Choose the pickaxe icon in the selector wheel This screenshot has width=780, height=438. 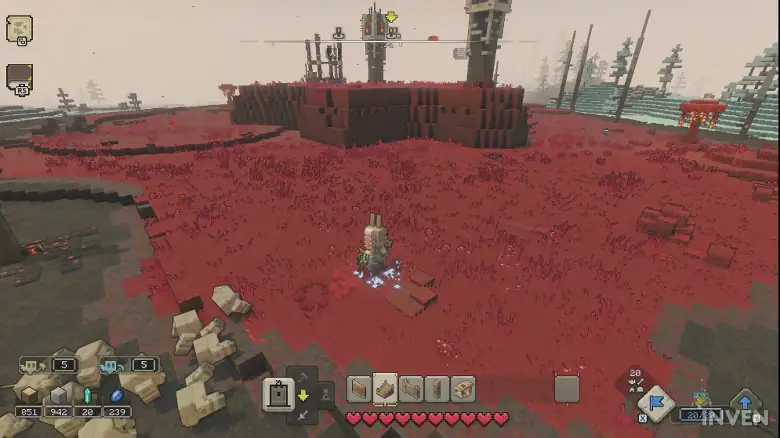[x=302, y=376]
